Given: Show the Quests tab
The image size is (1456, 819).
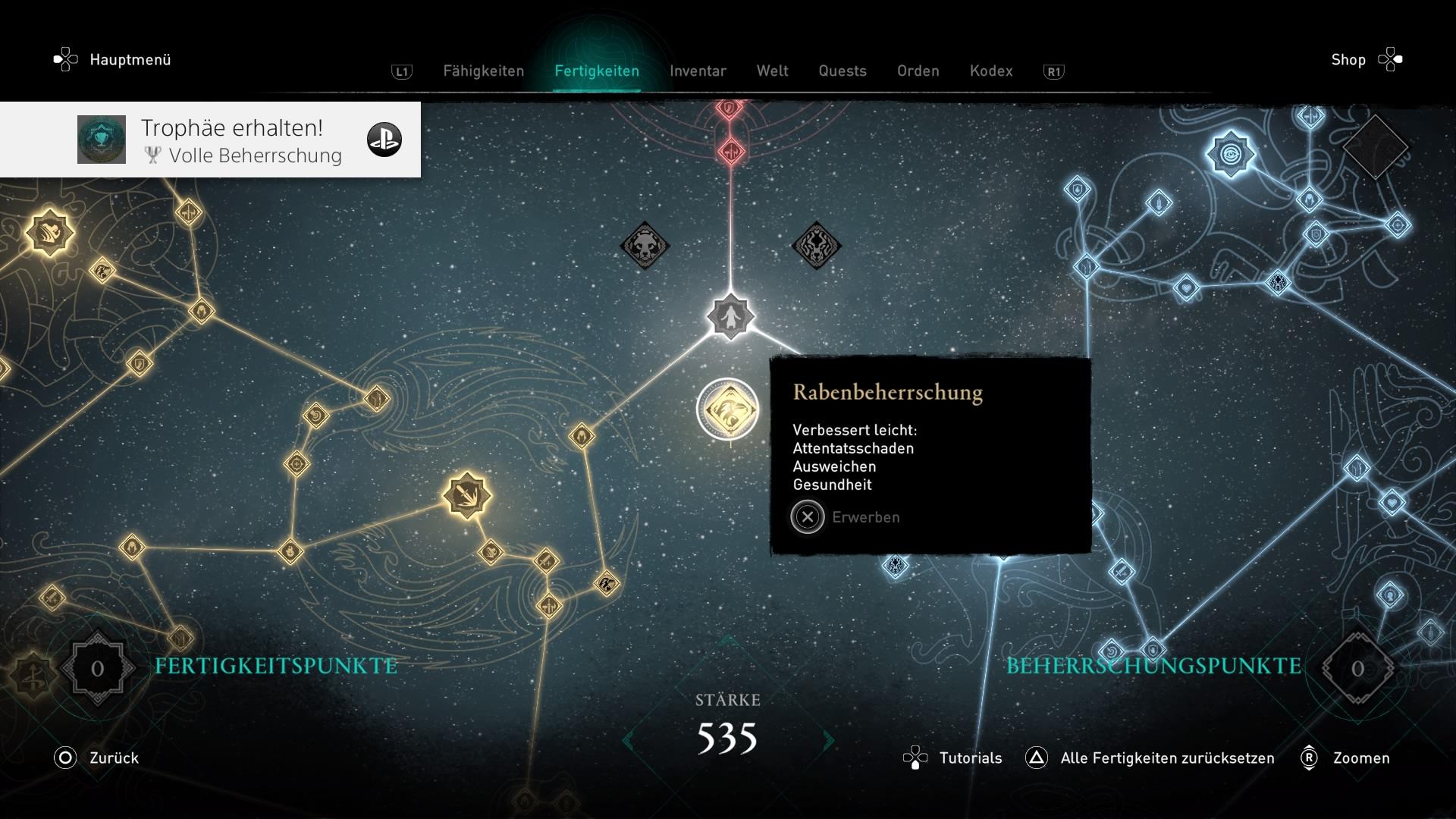Looking at the screenshot, I should point(842,71).
